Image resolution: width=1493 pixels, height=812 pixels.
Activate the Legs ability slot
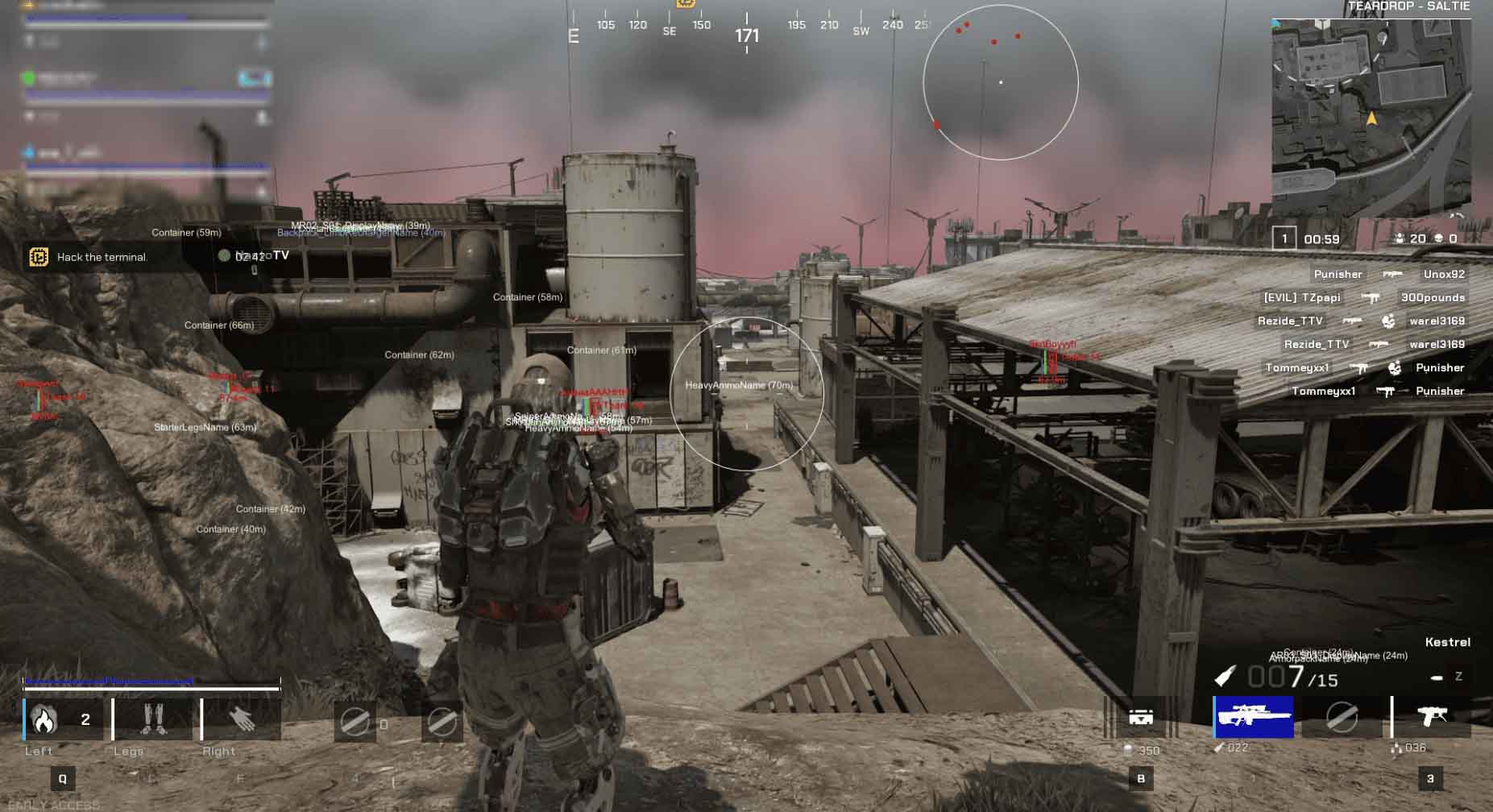coord(151,719)
